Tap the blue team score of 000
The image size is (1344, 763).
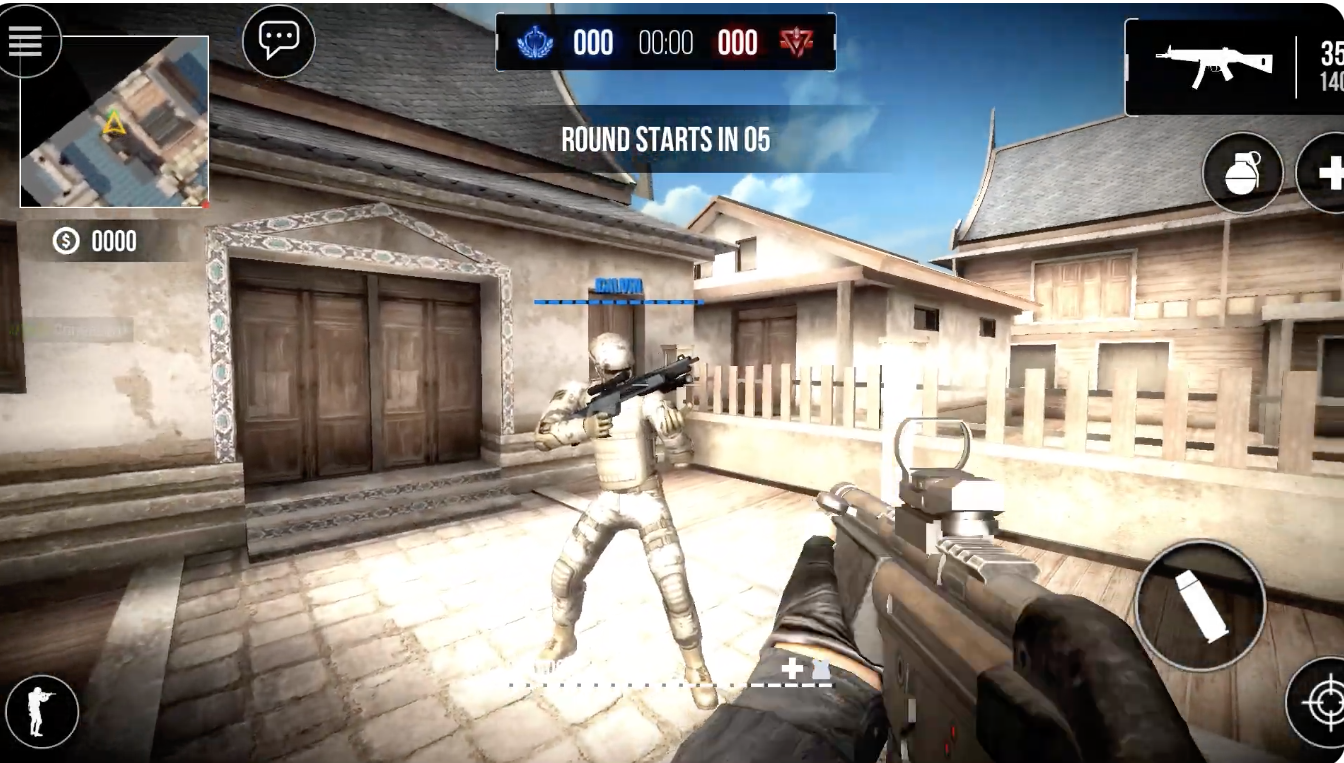click(x=592, y=43)
